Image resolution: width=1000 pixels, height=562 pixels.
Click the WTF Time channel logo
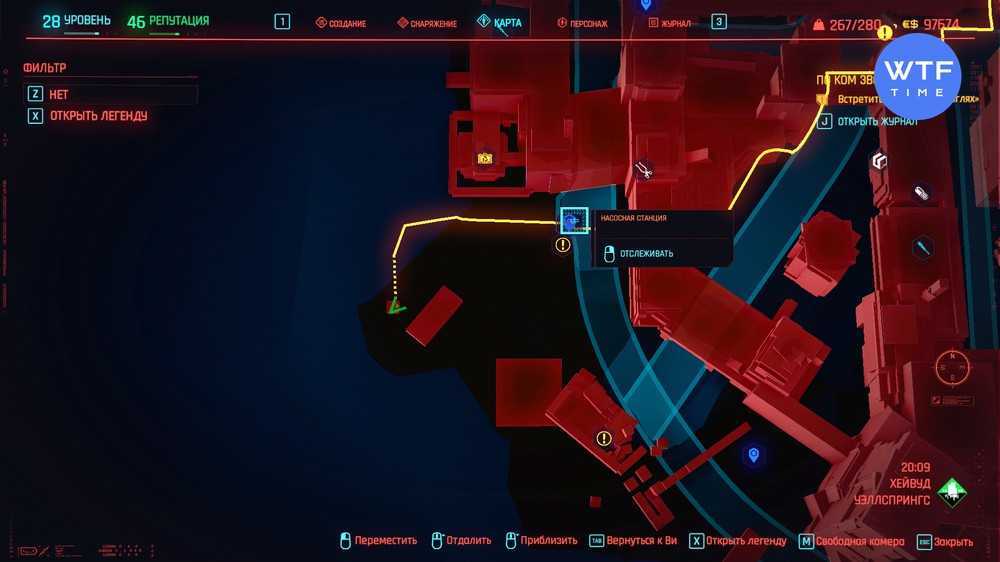(x=917, y=76)
